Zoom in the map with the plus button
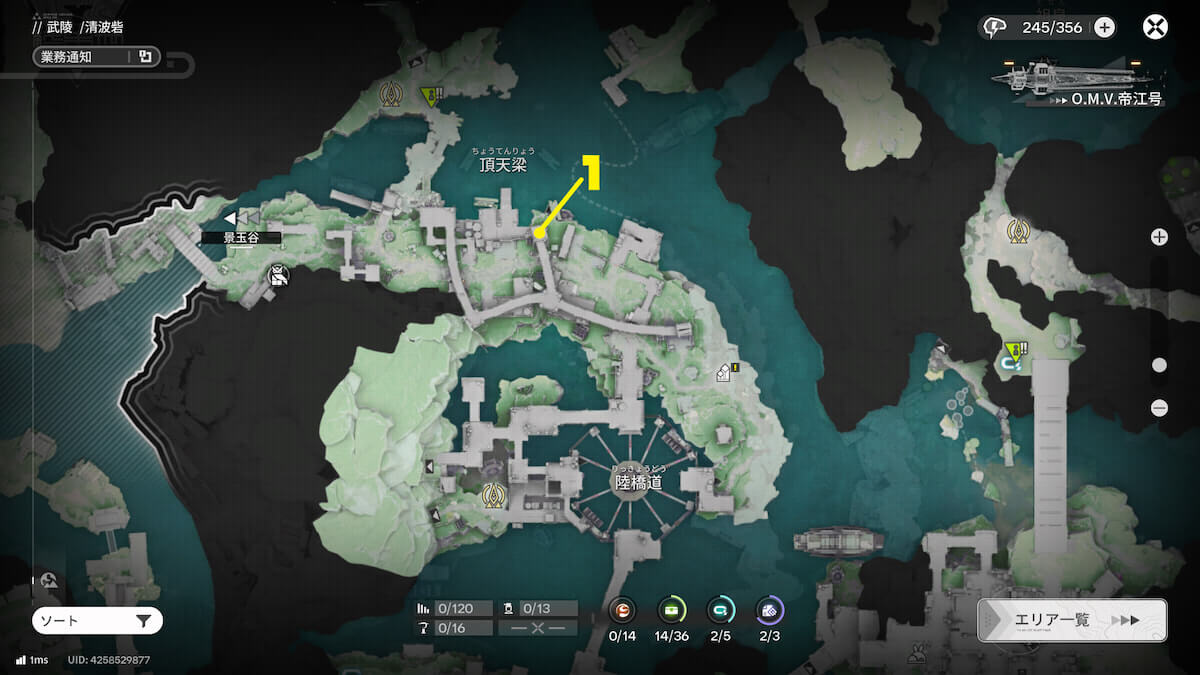1200x675 pixels. click(x=1159, y=237)
